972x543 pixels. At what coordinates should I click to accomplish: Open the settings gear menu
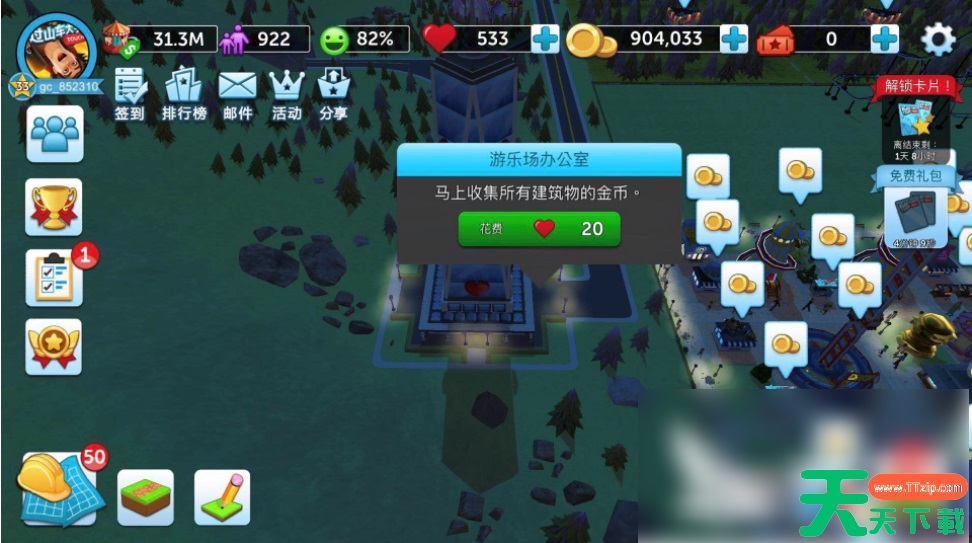point(937,39)
